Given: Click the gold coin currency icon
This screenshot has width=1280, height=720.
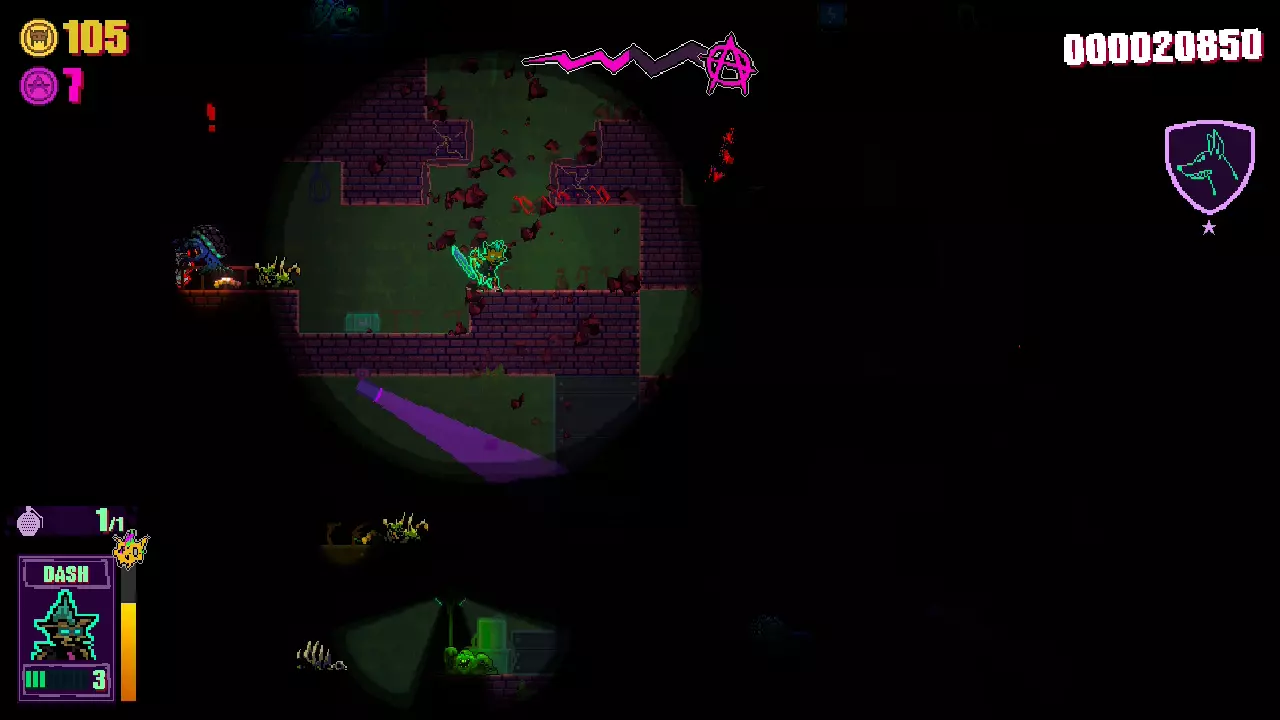Looking at the screenshot, I should [39, 39].
